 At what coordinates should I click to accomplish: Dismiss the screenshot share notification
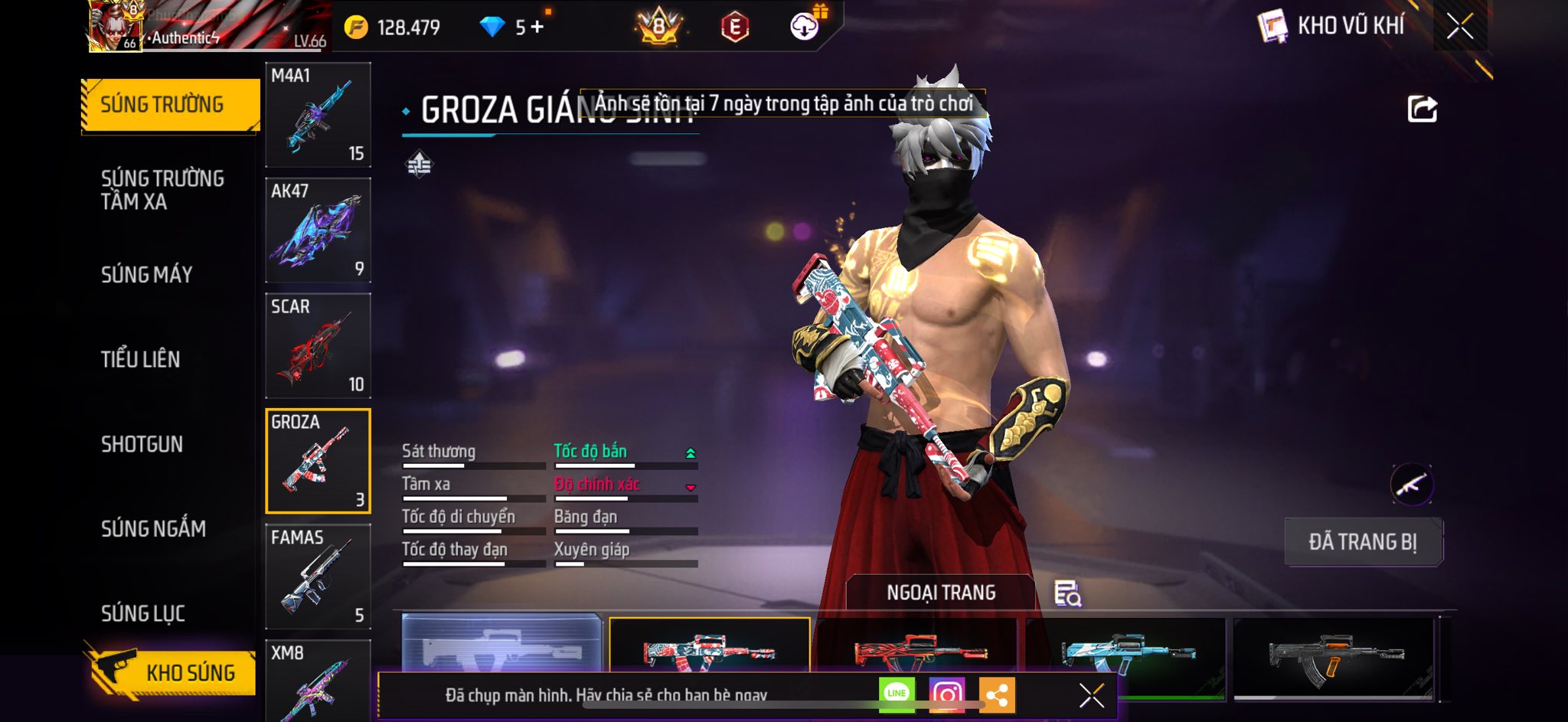point(1091,695)
